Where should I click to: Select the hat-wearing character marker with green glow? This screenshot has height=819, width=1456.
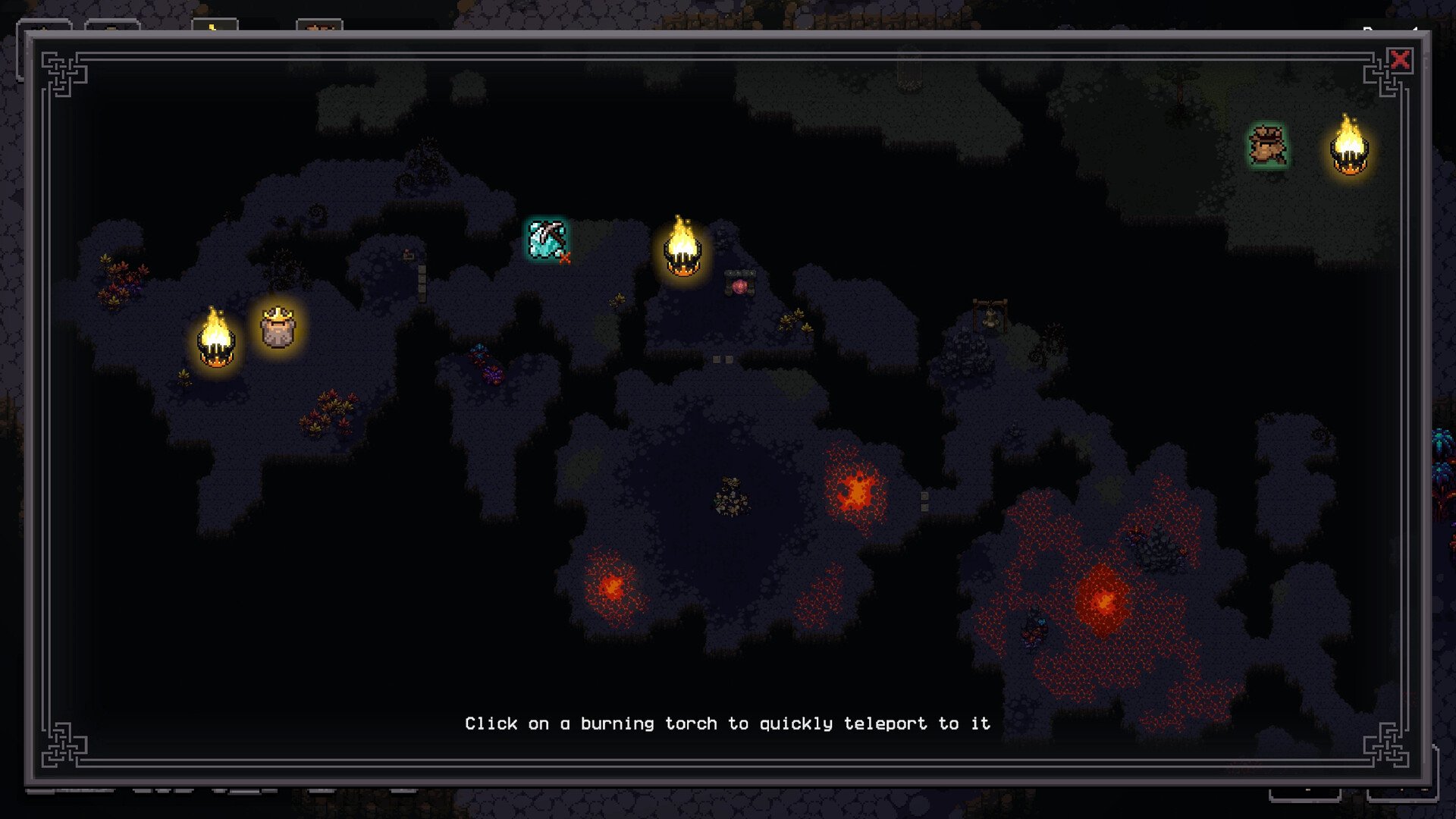click(x=1267, y=146)
